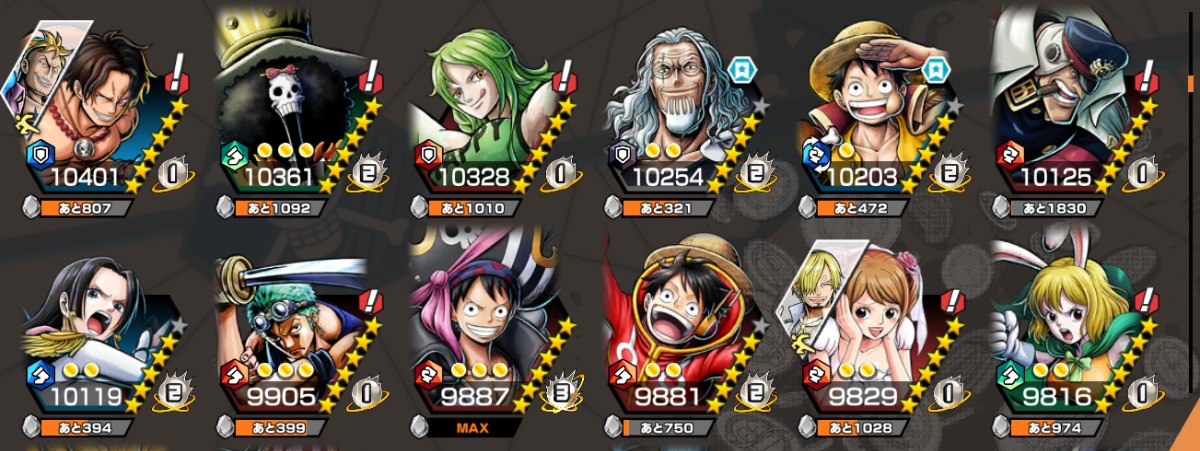Choose the MAX level Luffy card with 9887
The width and height of the screenshot is (1200, 451).
coord(485,330)
